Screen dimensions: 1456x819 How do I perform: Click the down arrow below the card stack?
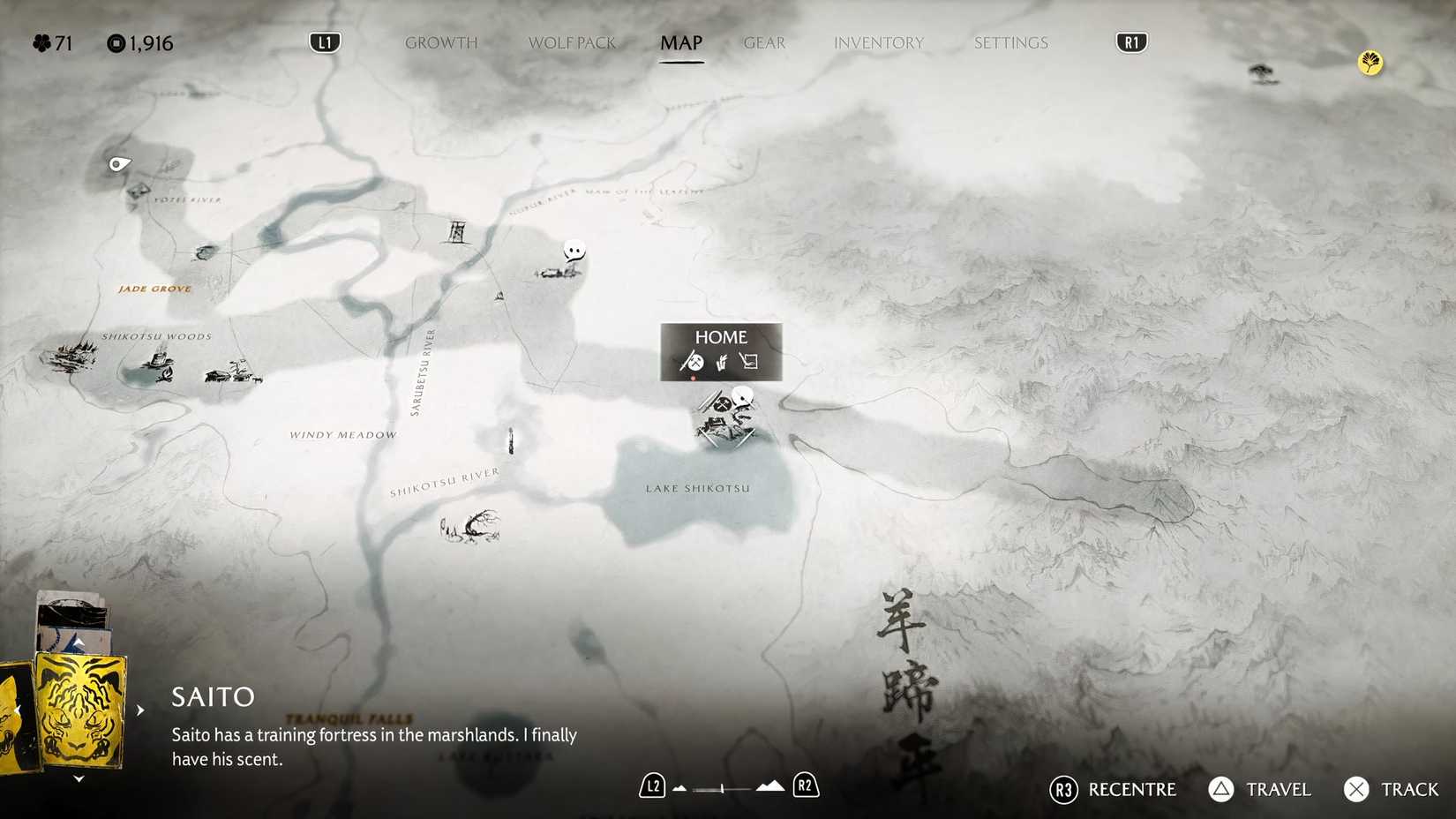[78, 778]
